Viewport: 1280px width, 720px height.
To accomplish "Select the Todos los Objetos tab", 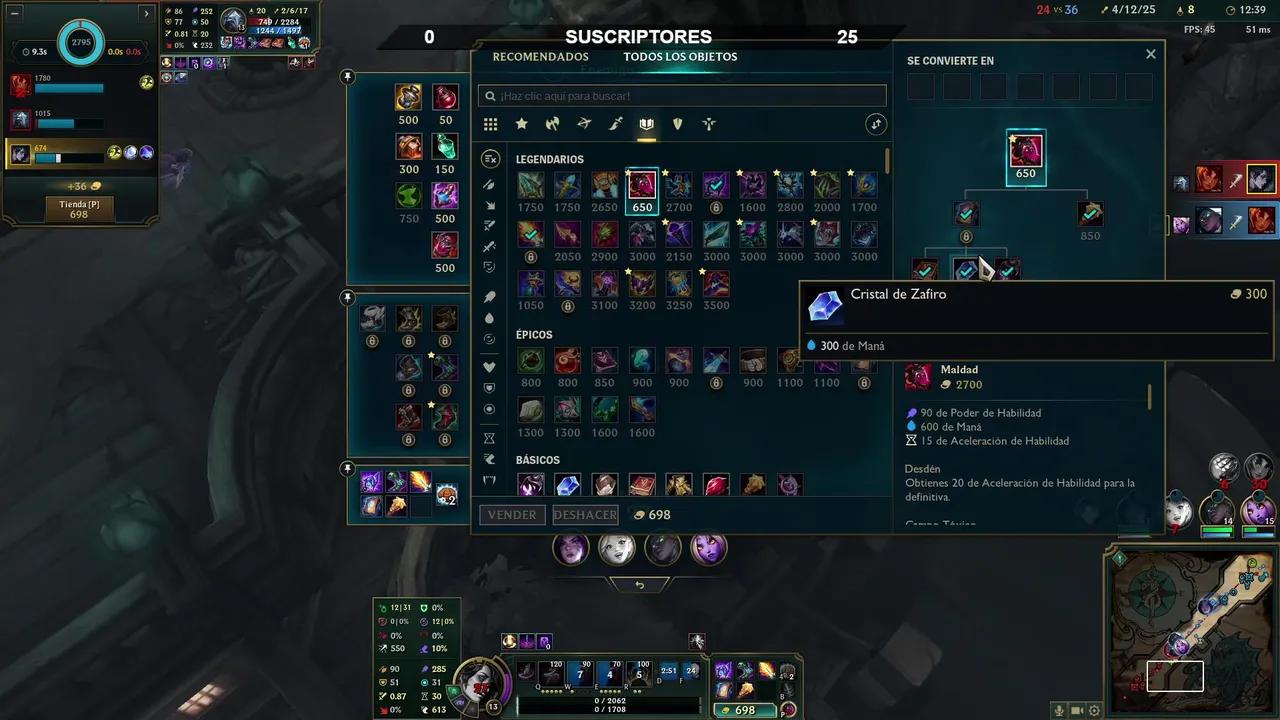I will coord(680,57).
